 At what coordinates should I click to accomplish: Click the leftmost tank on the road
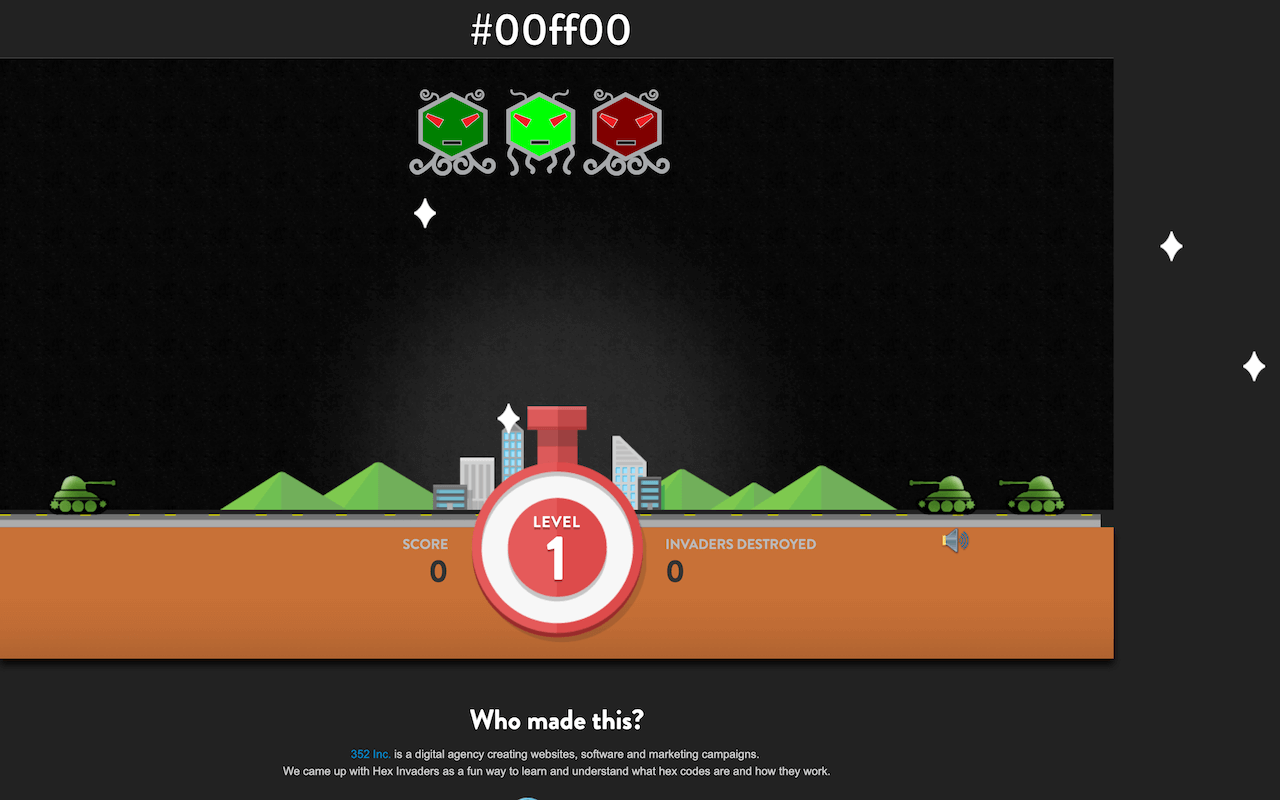pos(80,493)
